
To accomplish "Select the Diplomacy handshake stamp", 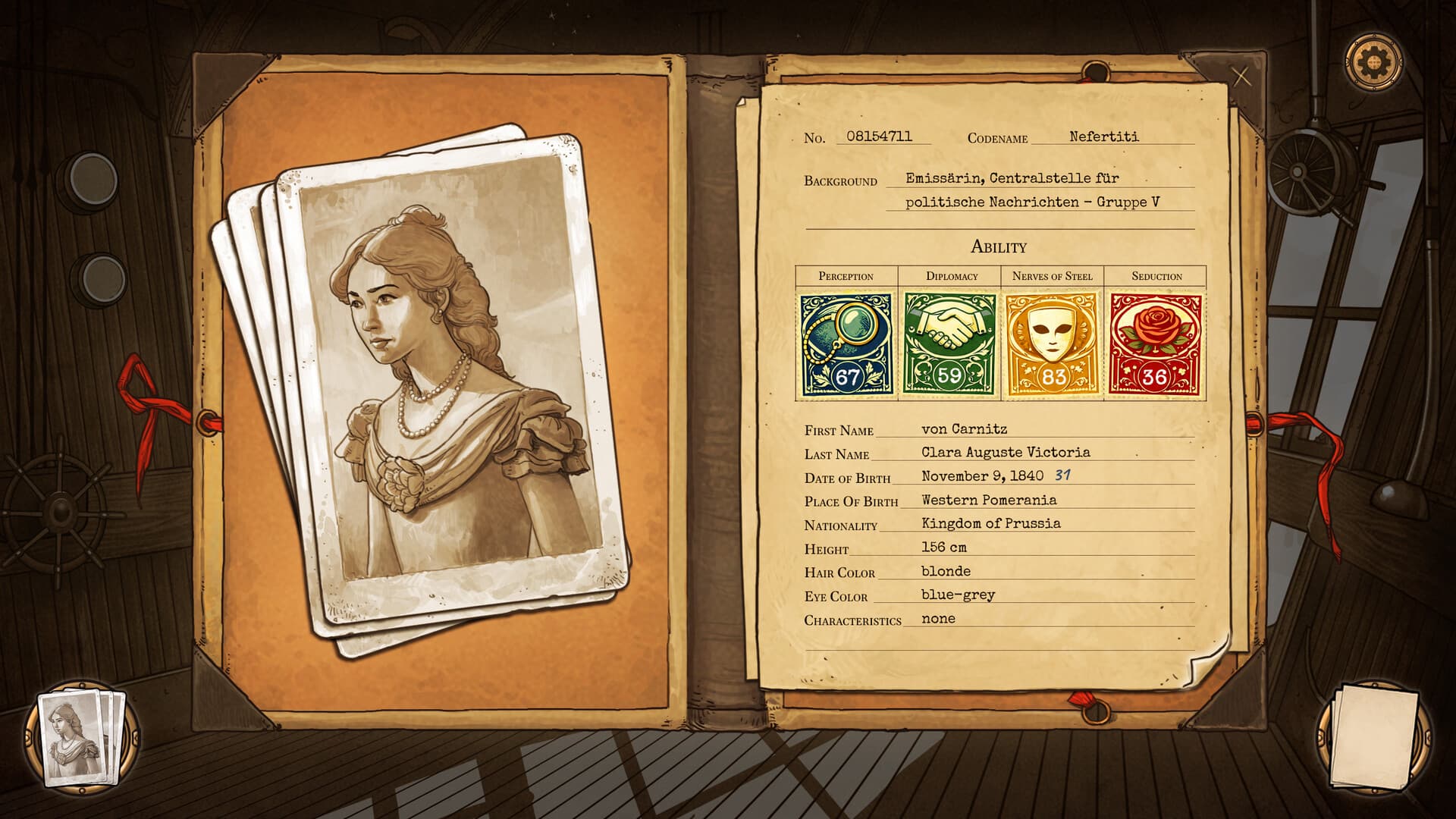I will 948,343.
